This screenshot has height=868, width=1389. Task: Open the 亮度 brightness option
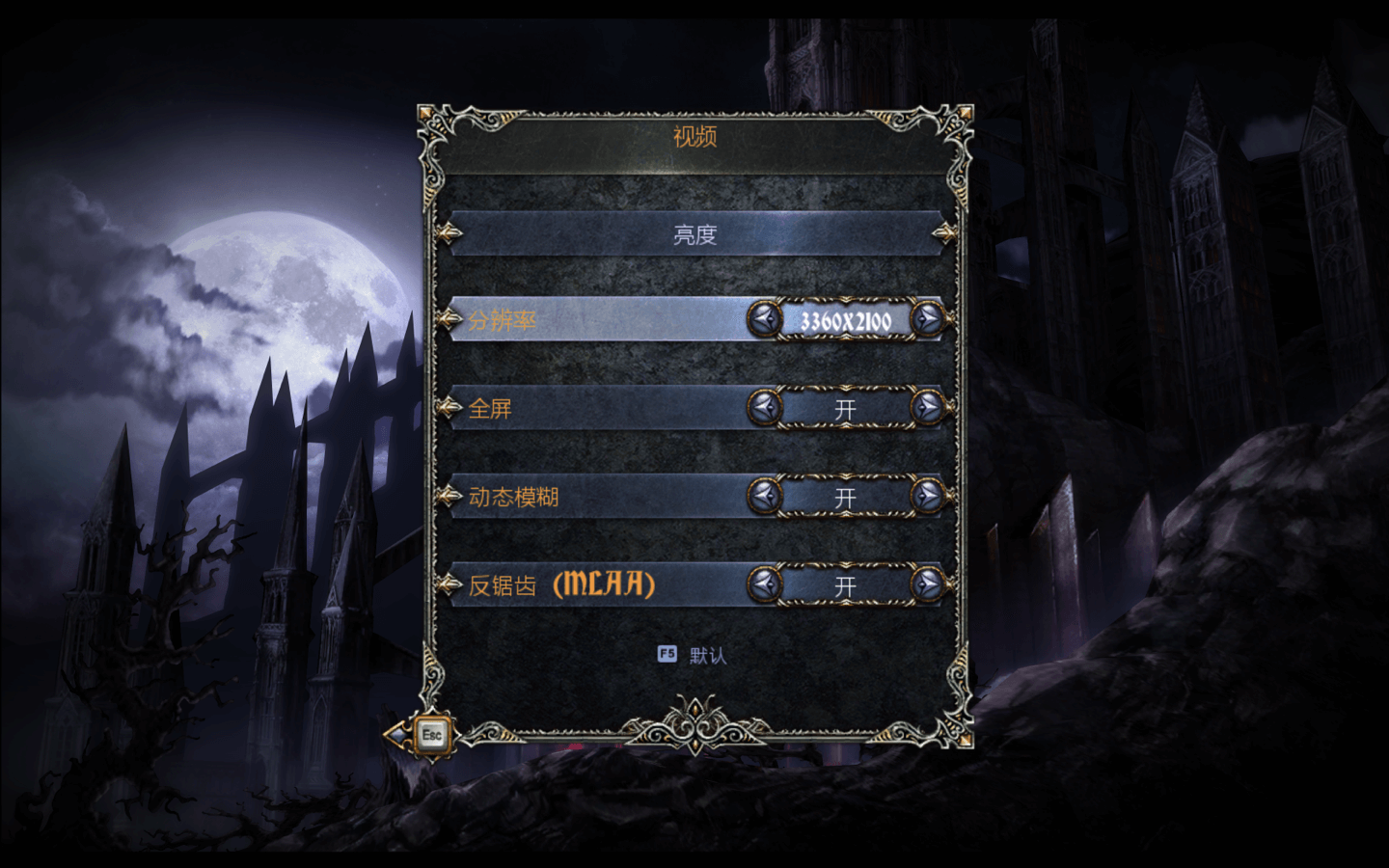tap(694, 234)
